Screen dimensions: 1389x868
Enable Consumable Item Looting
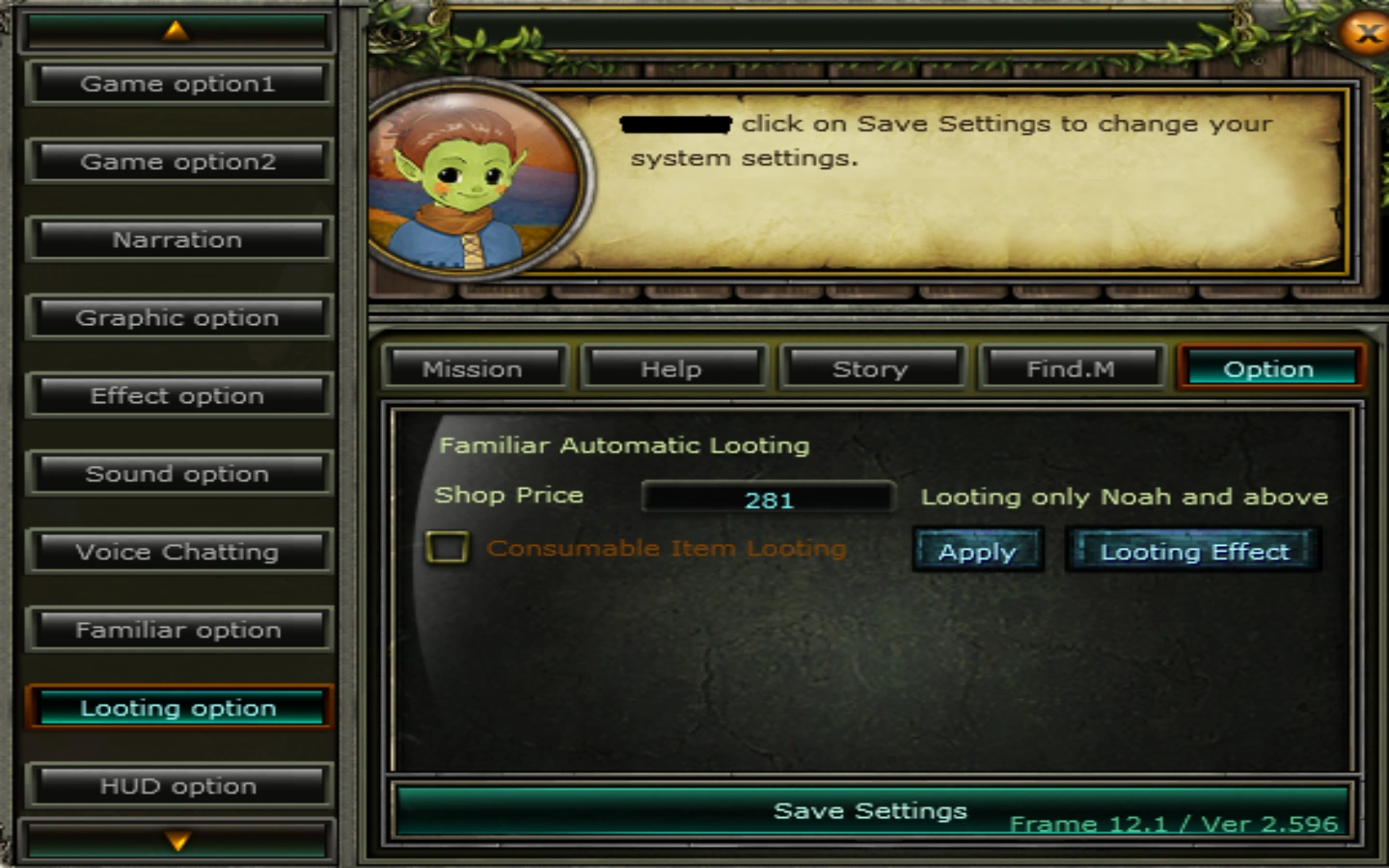coord(447,548)
